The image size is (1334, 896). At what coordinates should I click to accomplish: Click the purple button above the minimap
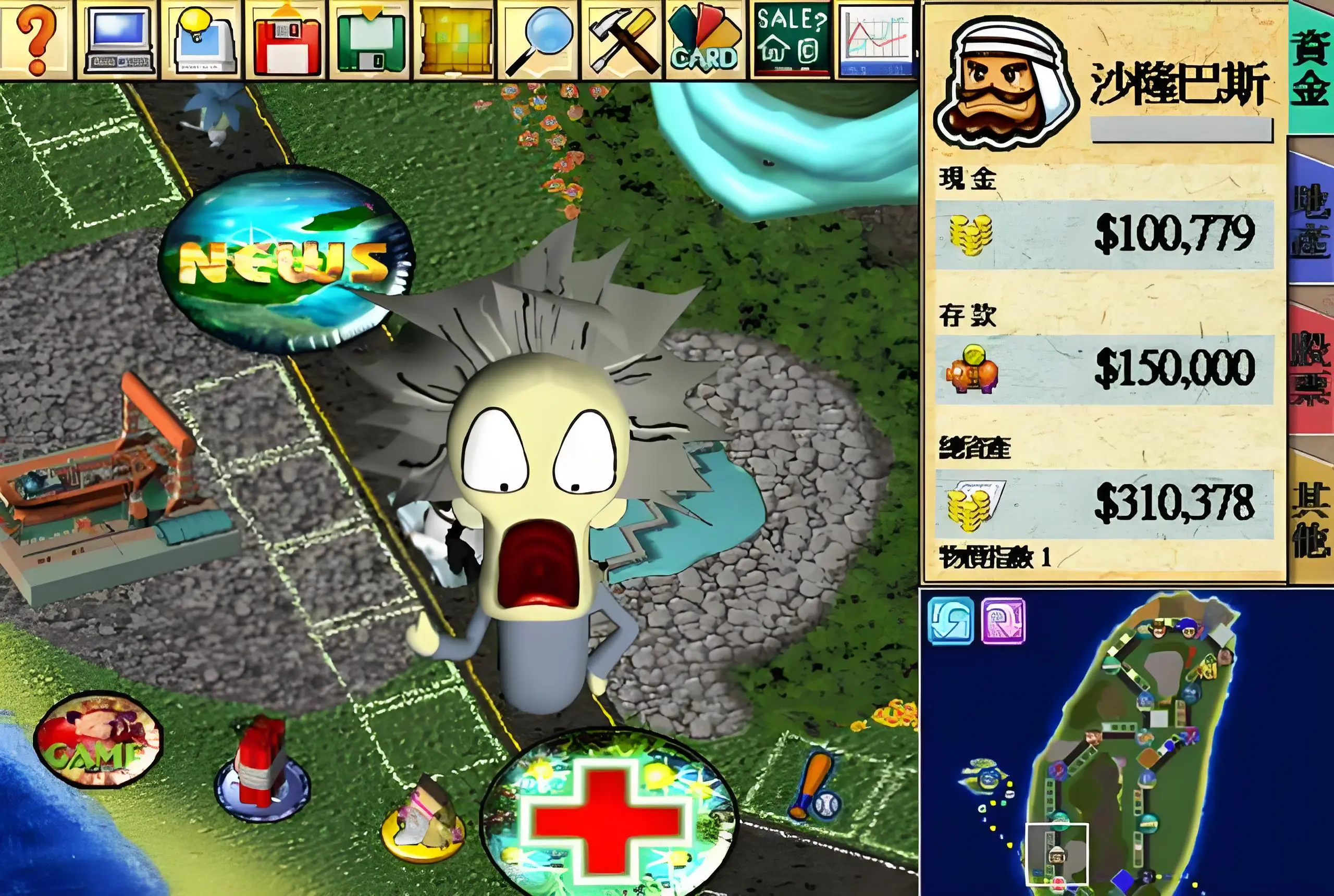point(1003,620)
